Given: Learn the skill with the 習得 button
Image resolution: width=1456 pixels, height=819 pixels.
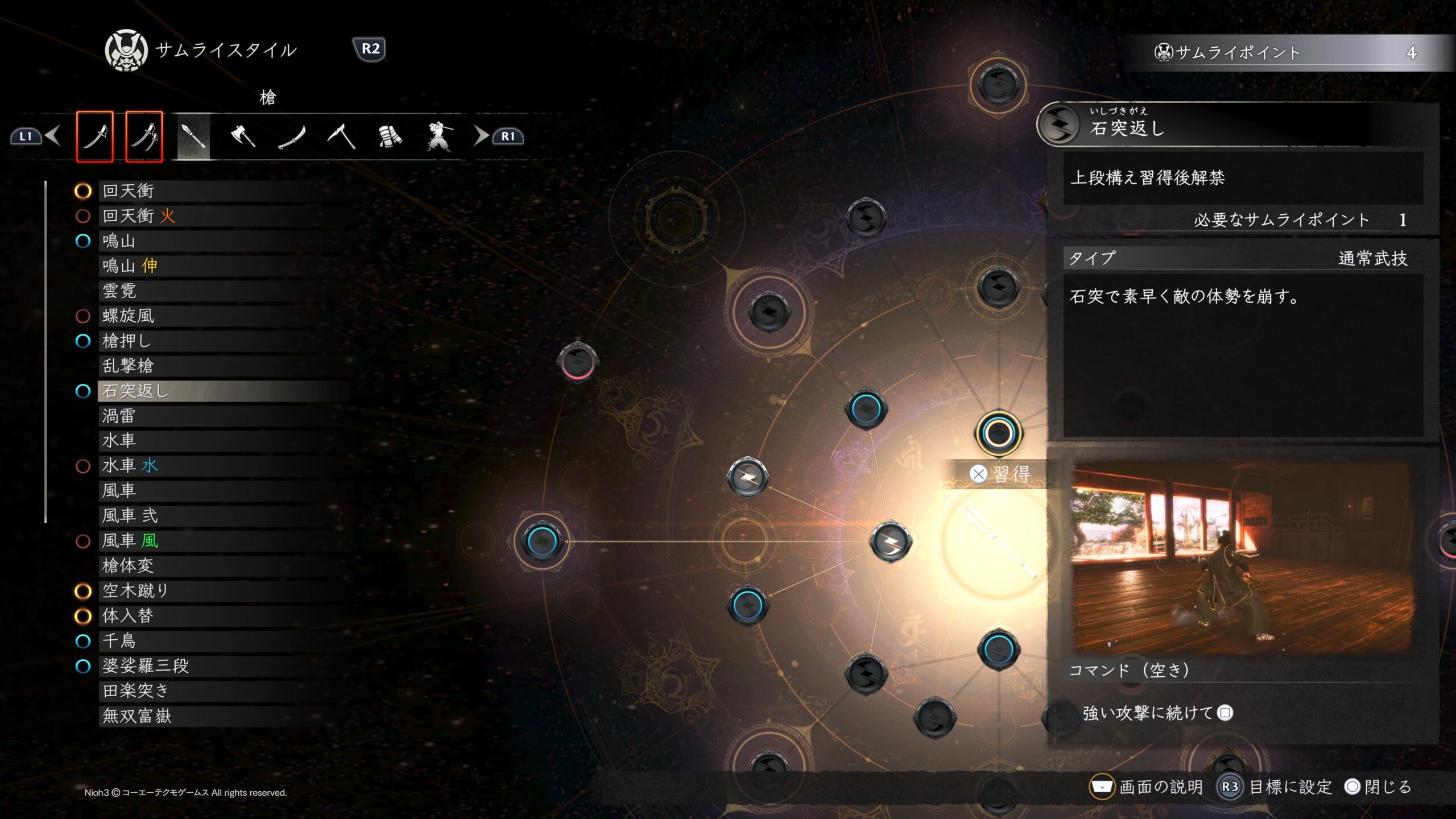Looking at the screenshot, I should tap(1002, 474).
